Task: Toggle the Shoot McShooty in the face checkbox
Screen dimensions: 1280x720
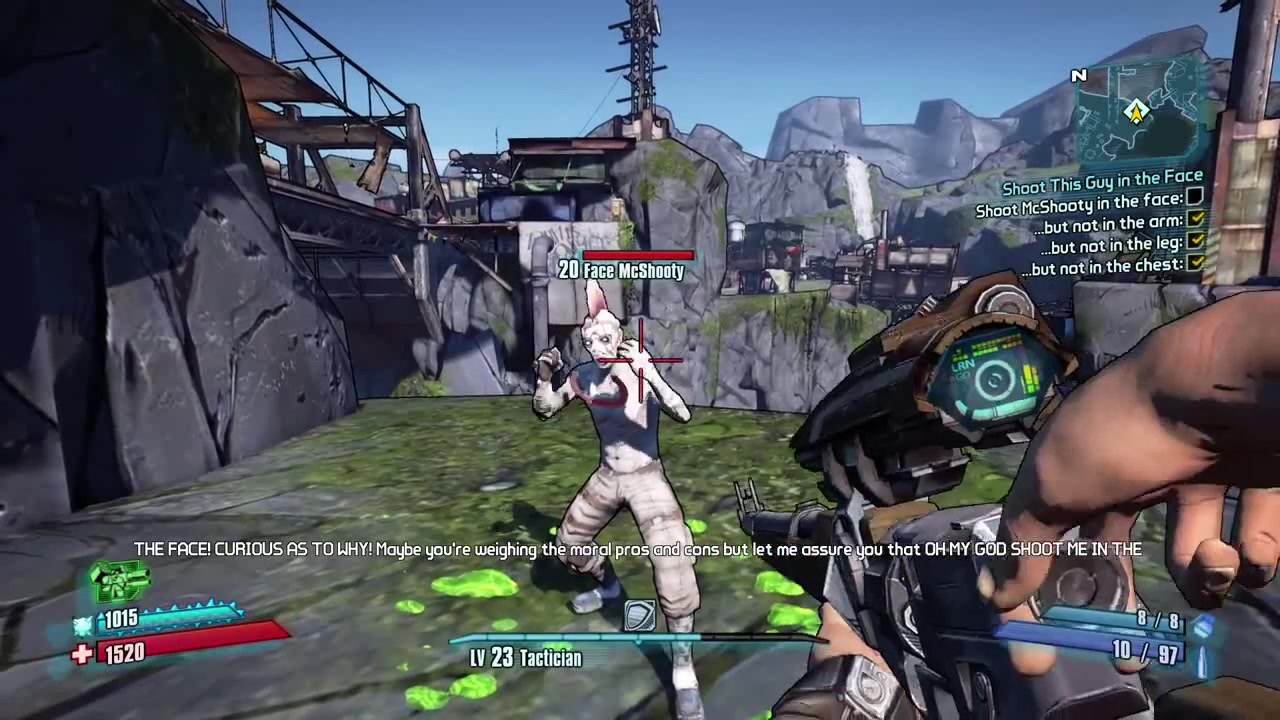Action: tap(1195, 197)
